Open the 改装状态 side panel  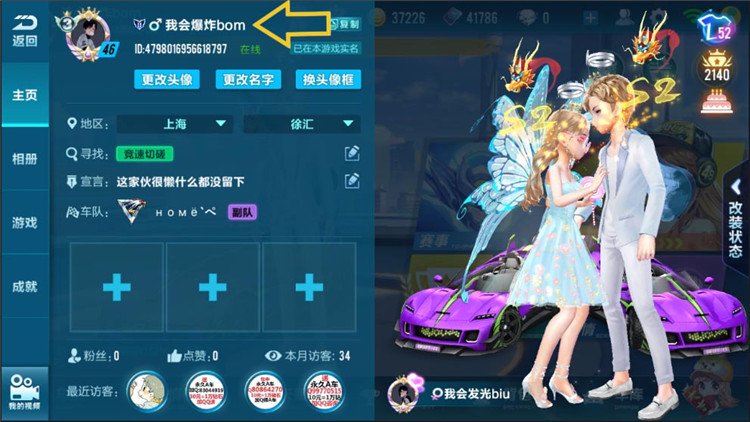(736, 228)
